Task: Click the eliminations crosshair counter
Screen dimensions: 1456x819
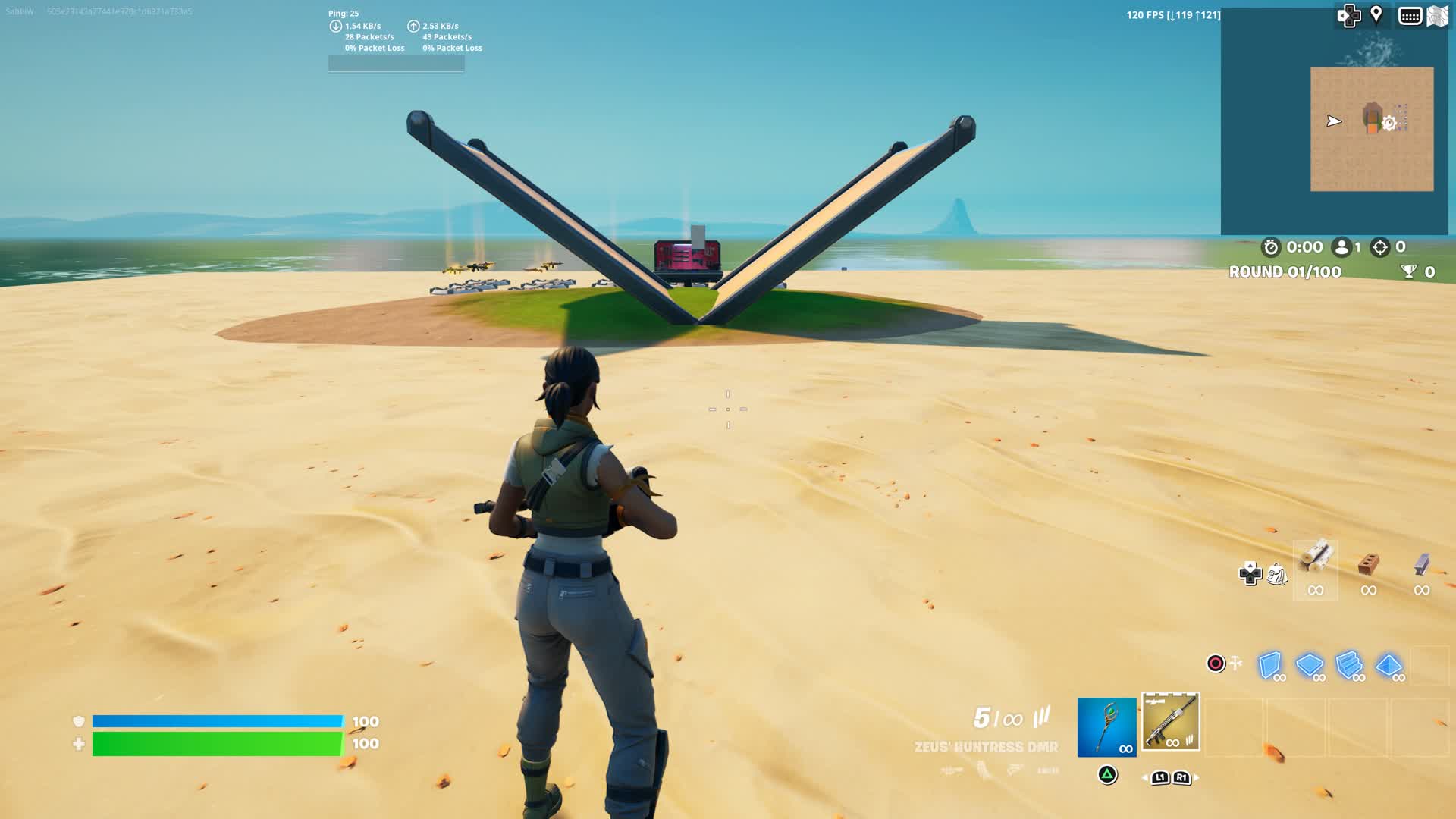Action: tap(1379, 247)
